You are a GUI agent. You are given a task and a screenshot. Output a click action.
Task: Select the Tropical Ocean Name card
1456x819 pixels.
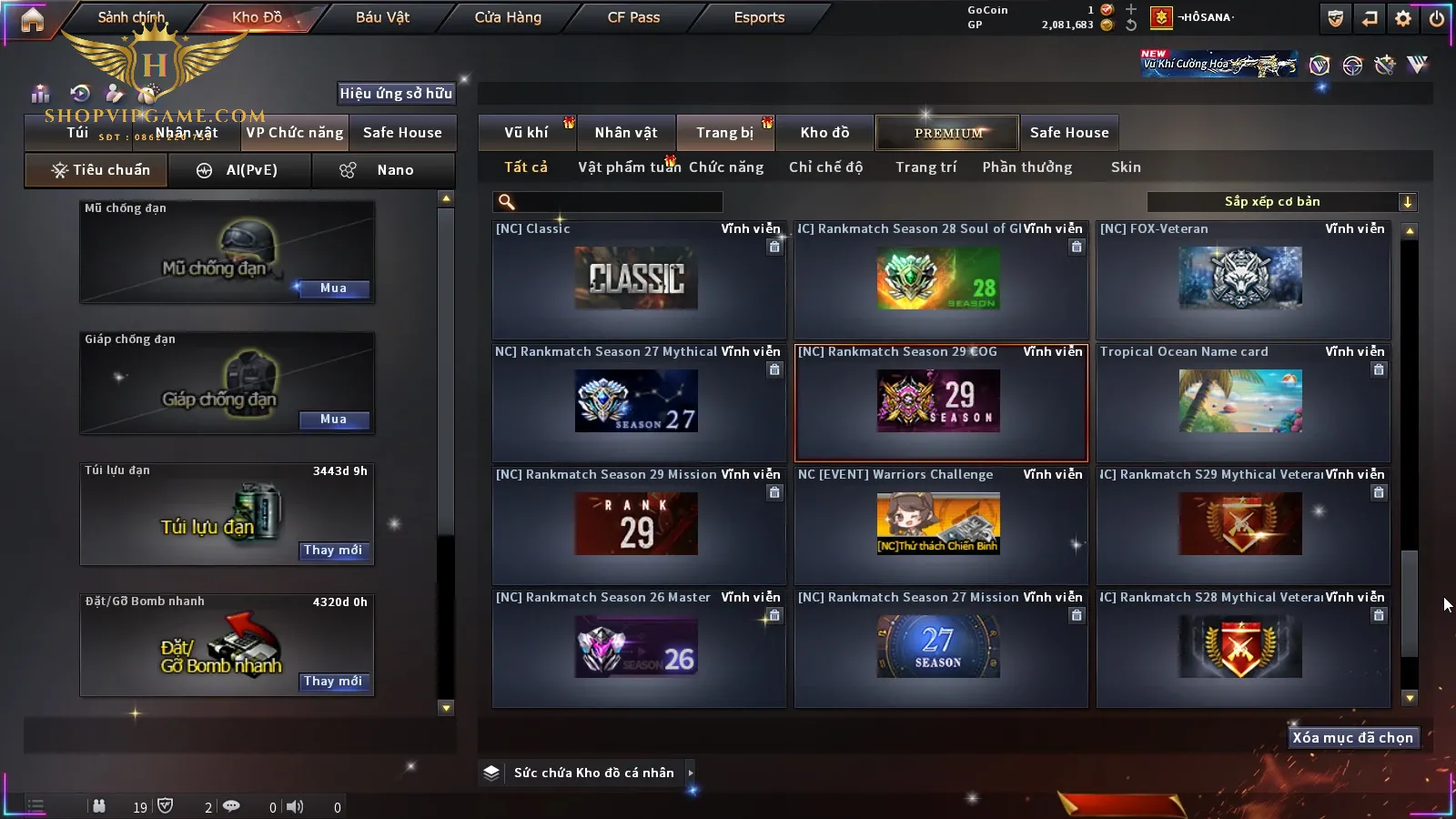[x=1242, y=401]
